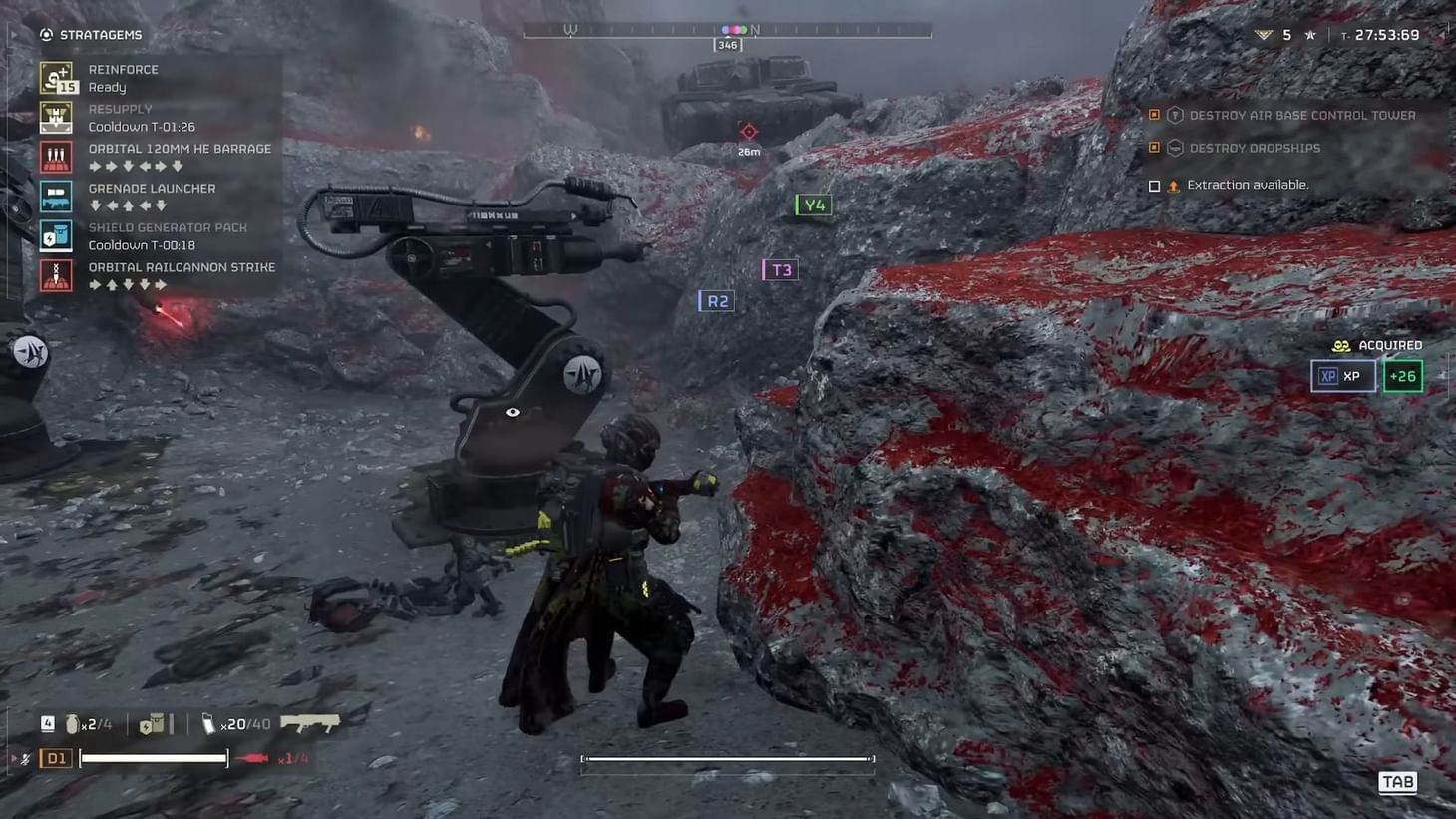
Task: Check the Extraction available objective box
Action: click(x=1154, y=185)
